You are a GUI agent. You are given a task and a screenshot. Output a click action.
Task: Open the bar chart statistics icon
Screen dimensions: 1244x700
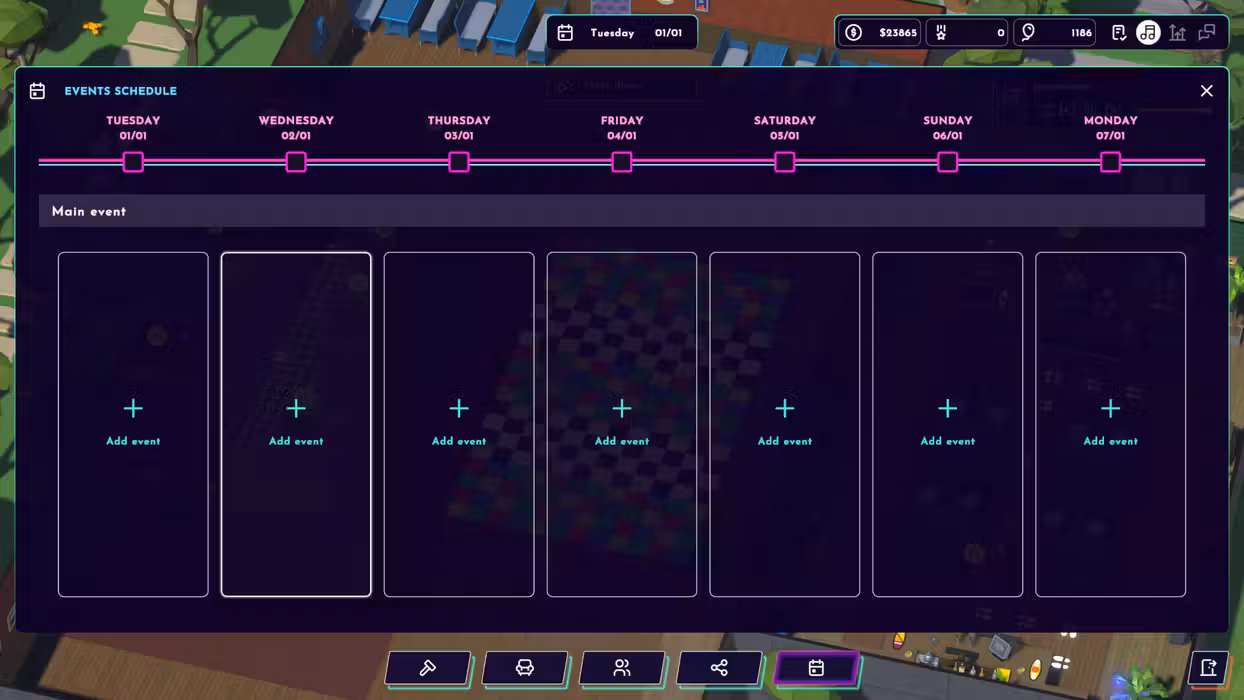pyautogui.click(x=1178, y=33)
